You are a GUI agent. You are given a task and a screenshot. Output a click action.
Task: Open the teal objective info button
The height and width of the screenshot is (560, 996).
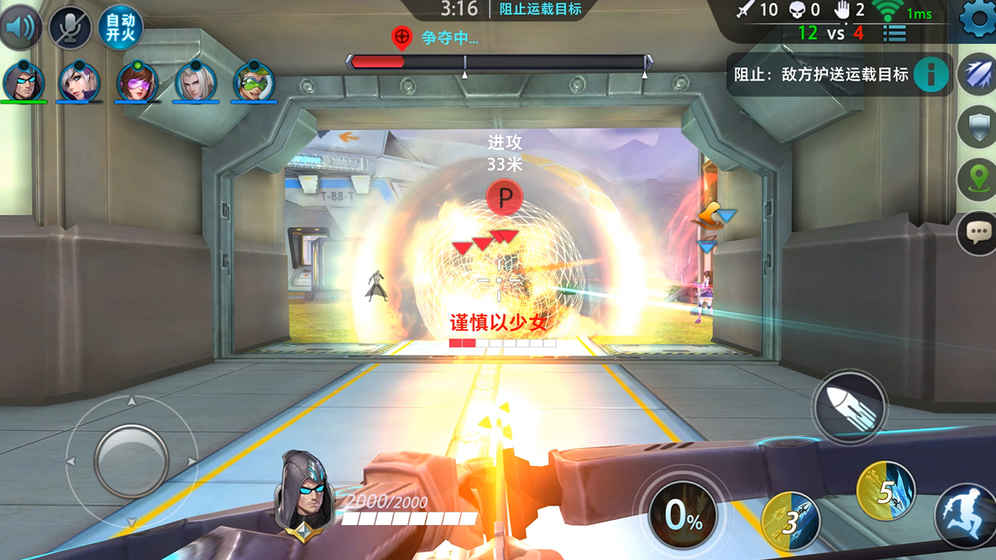pyautogui.click(x=931, y=75)
